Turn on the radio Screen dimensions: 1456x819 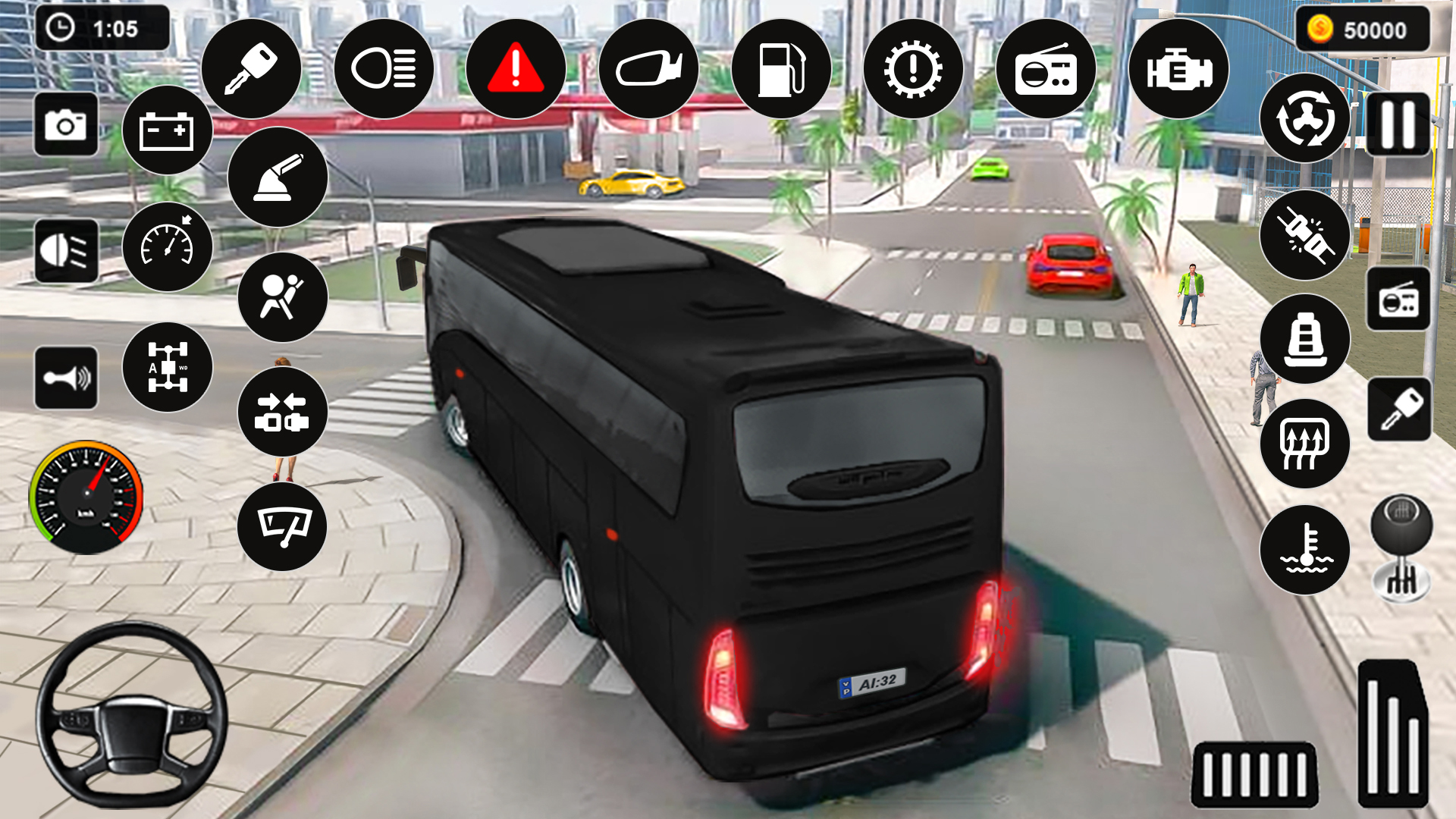point(1046,68)
